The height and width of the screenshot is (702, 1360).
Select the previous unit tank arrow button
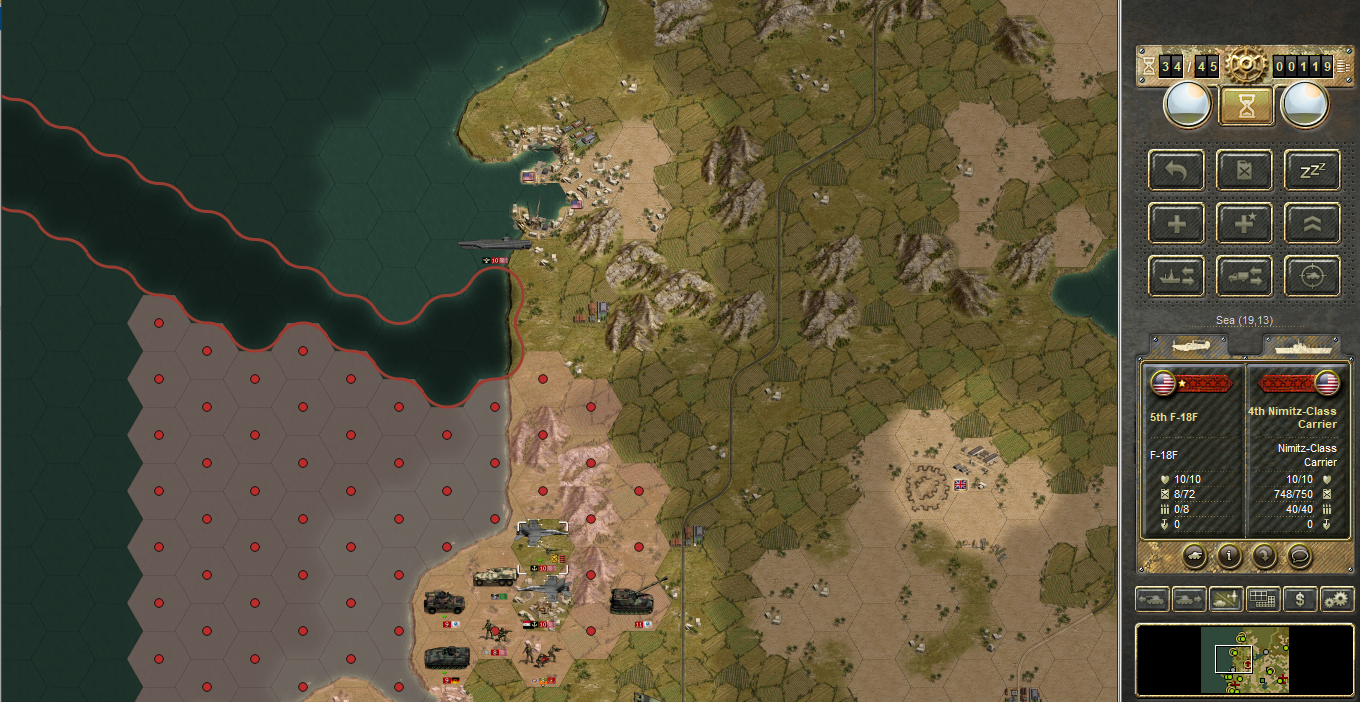(1152, 600)
